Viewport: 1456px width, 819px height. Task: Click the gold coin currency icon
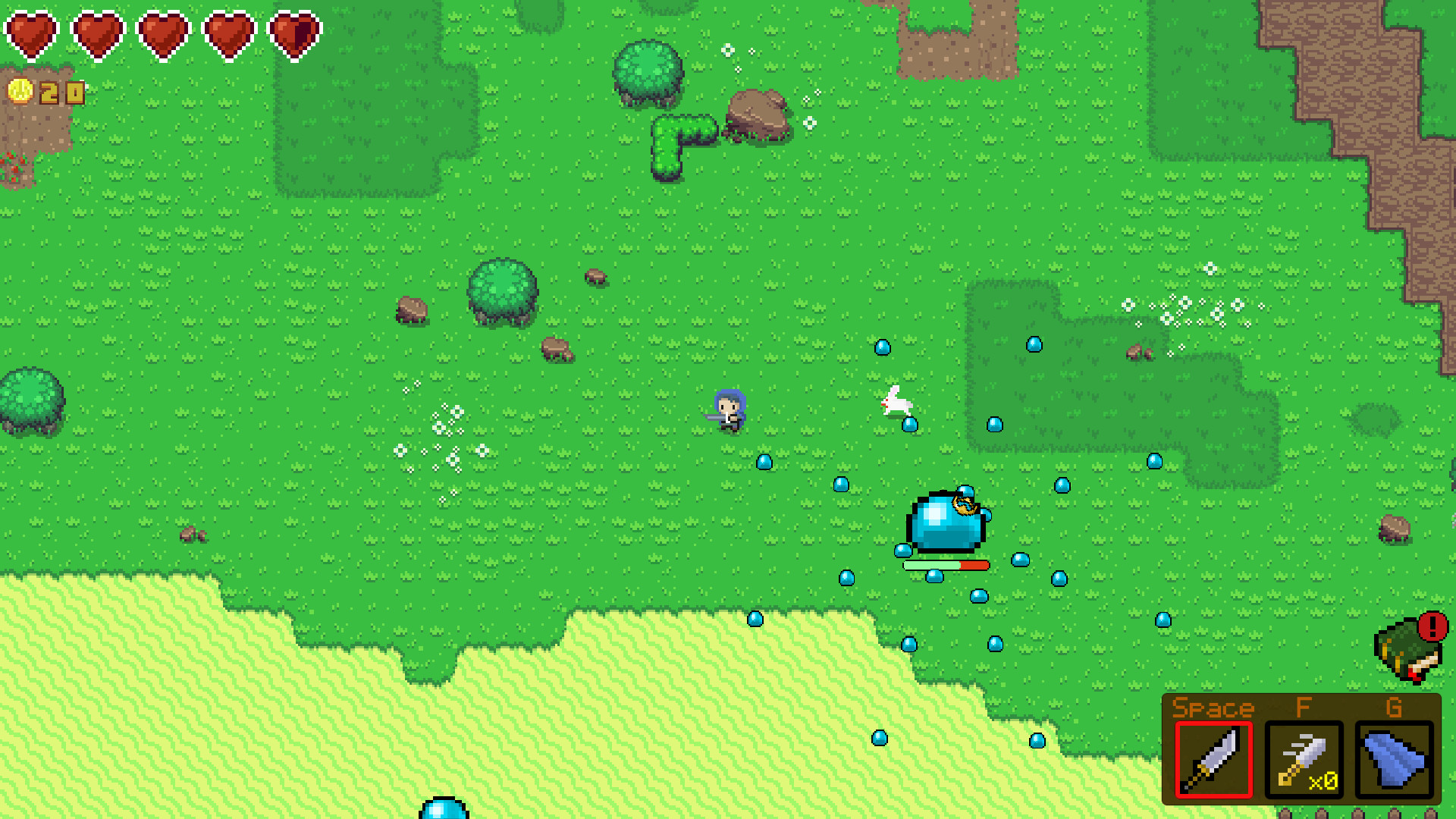pyautogui.click(x=21, y=93)
